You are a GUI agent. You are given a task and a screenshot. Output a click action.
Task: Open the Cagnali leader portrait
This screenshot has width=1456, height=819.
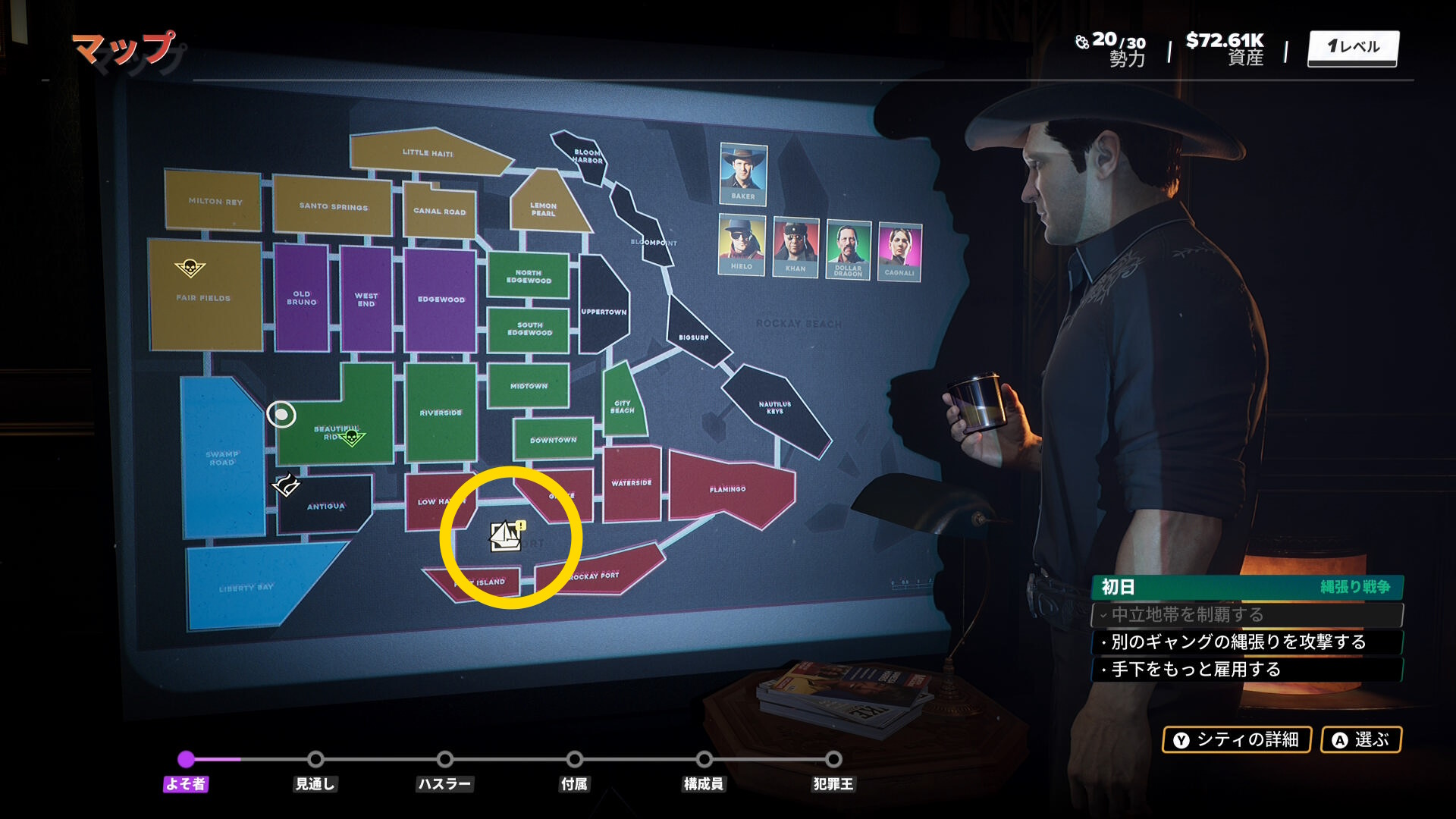[x=899, y=252]
